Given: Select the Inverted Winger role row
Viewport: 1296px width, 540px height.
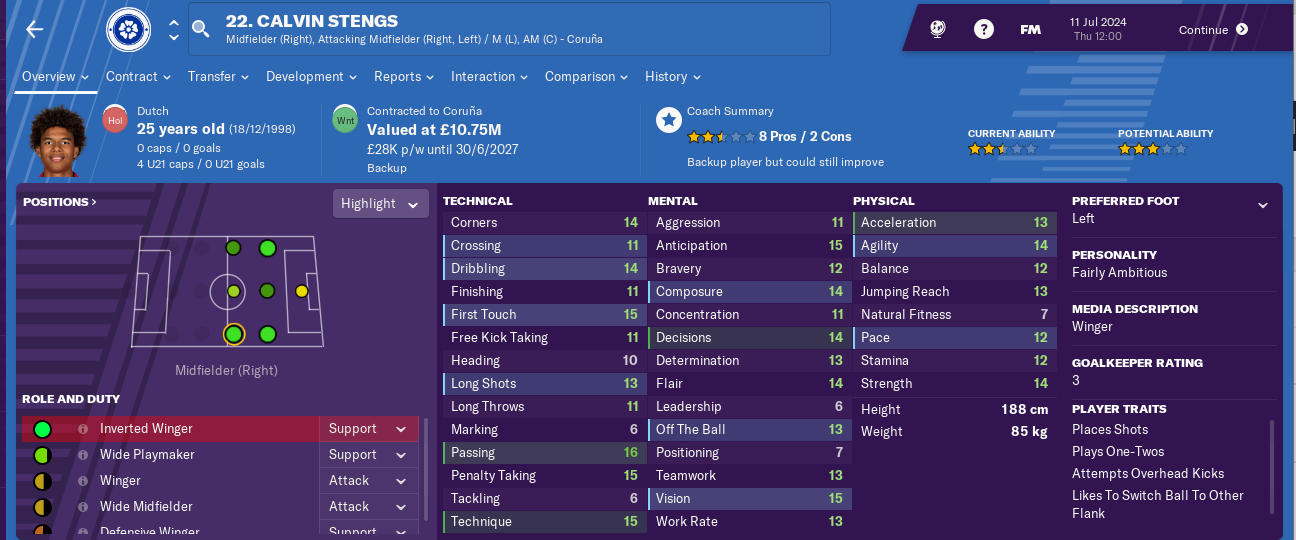Looking at the screenshot, I should (x=170, y=429).
